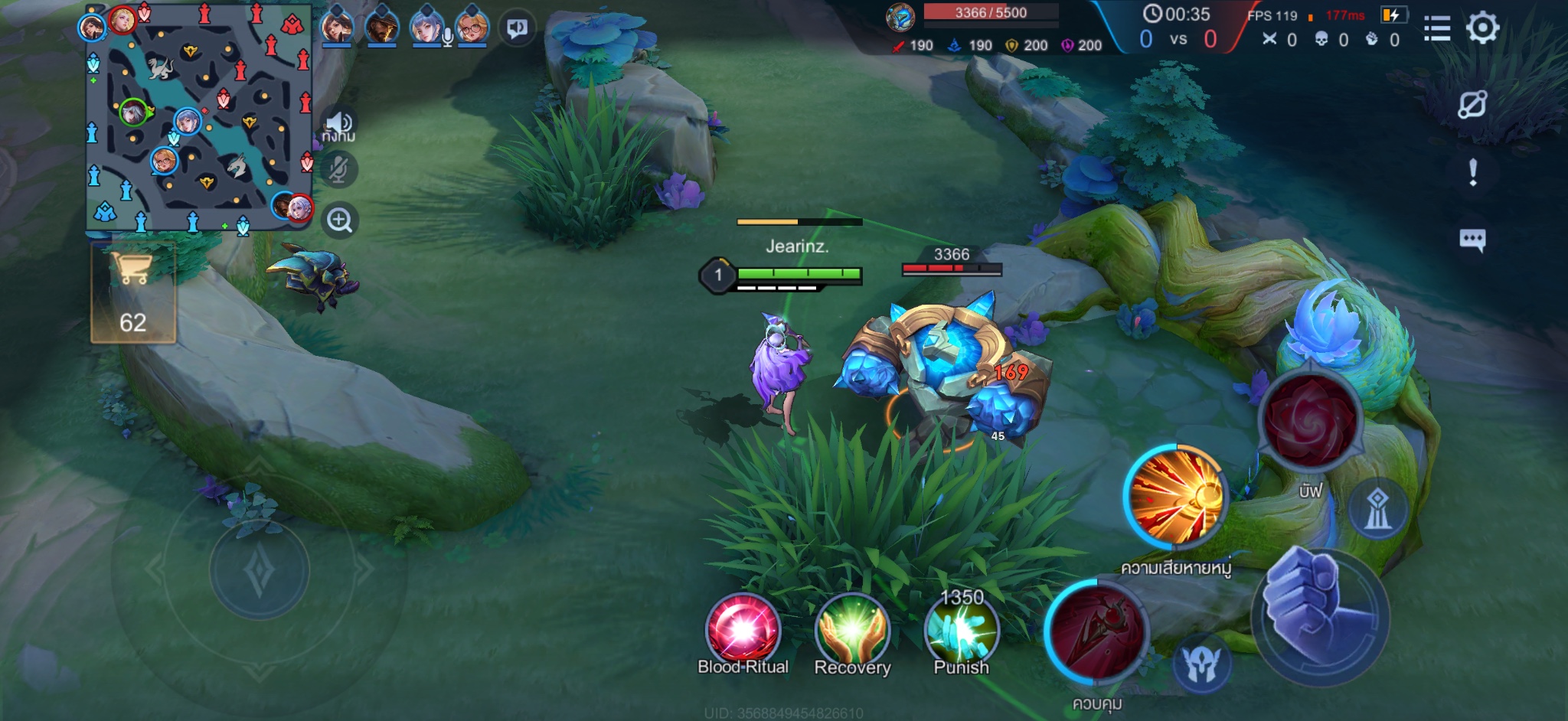Toggle the muted microphone button
The height and width of the screenshot is (721, 1568).
[338, 169]
